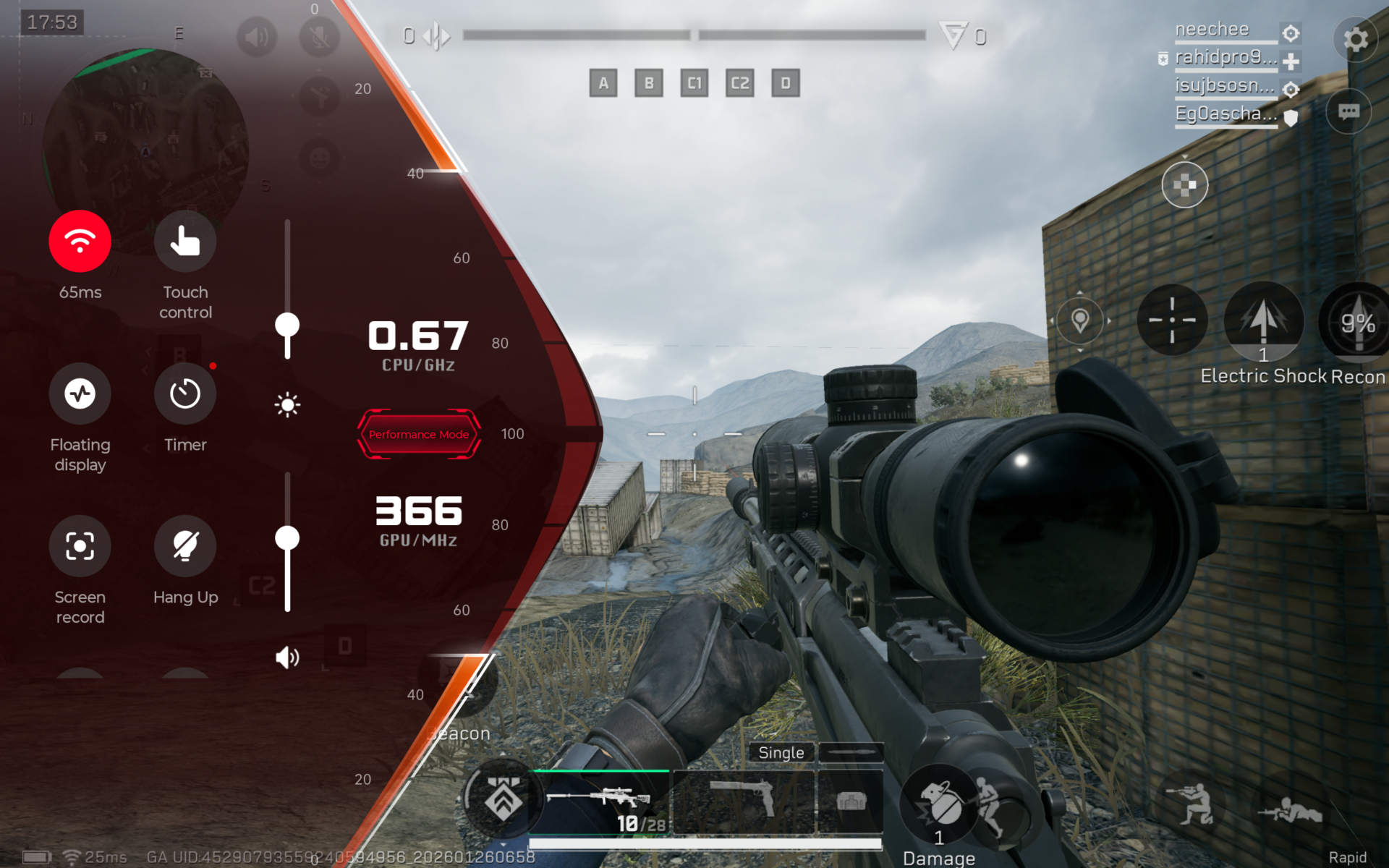Click the volume slider handle
This screenshot has height=868, width=1389.
click(x=287, y=538)
